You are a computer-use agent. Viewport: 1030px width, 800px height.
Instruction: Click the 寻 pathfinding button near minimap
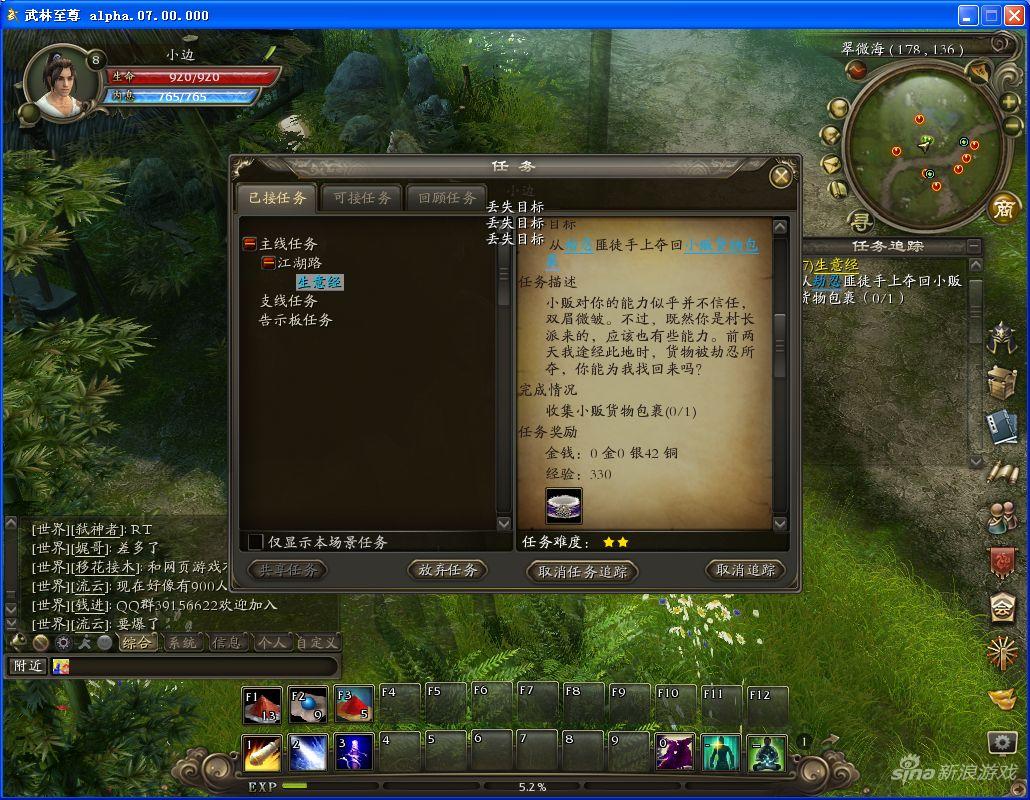pyautogui.click(x=860, y=220)
